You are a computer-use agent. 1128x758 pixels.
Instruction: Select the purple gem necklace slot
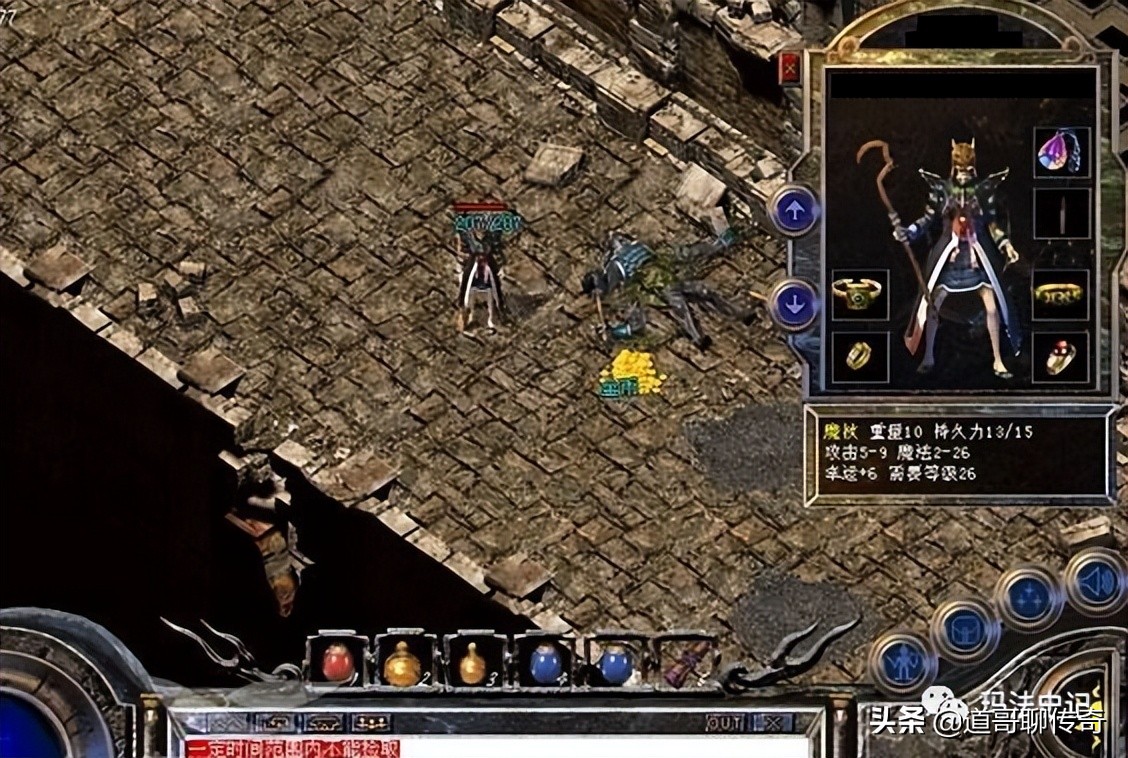[x=1061, y=153]
